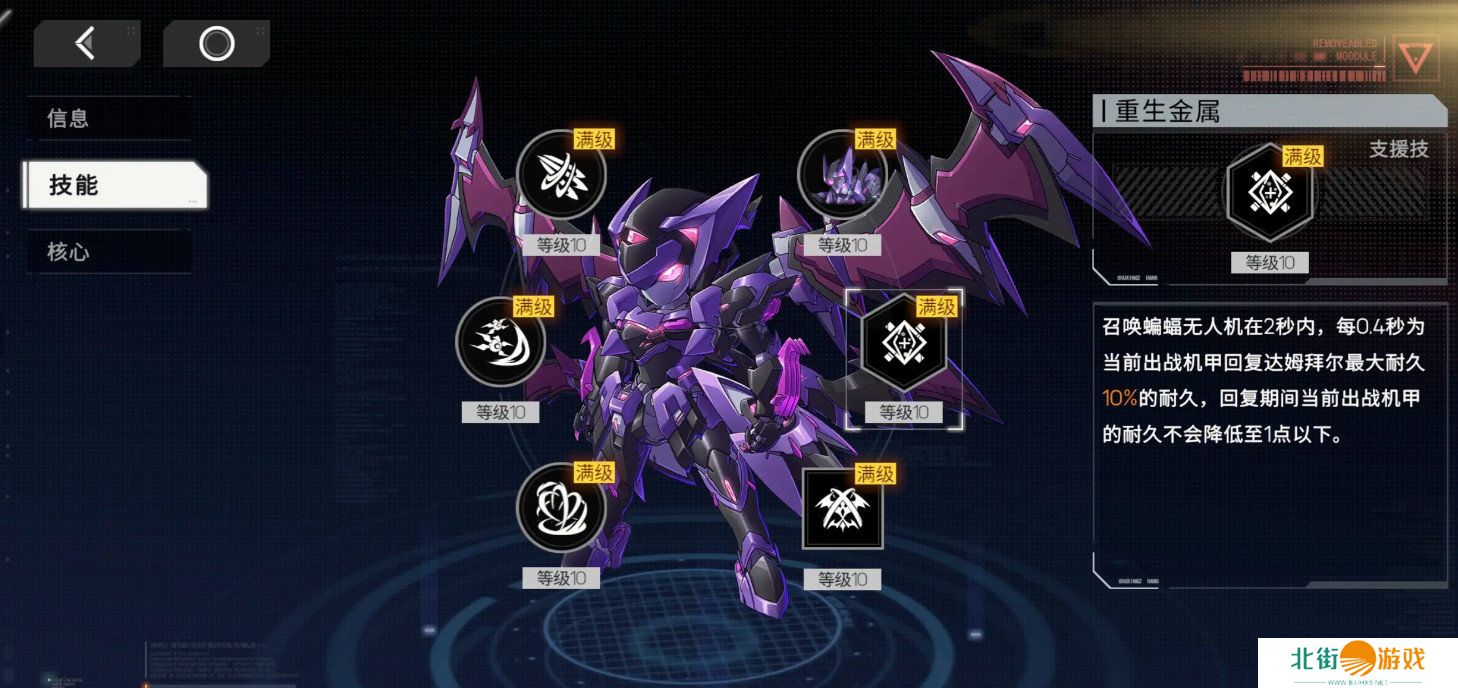Click the 重生金属 skill icon in detail panel
1458x688 pixels.
click(1270, 192)
